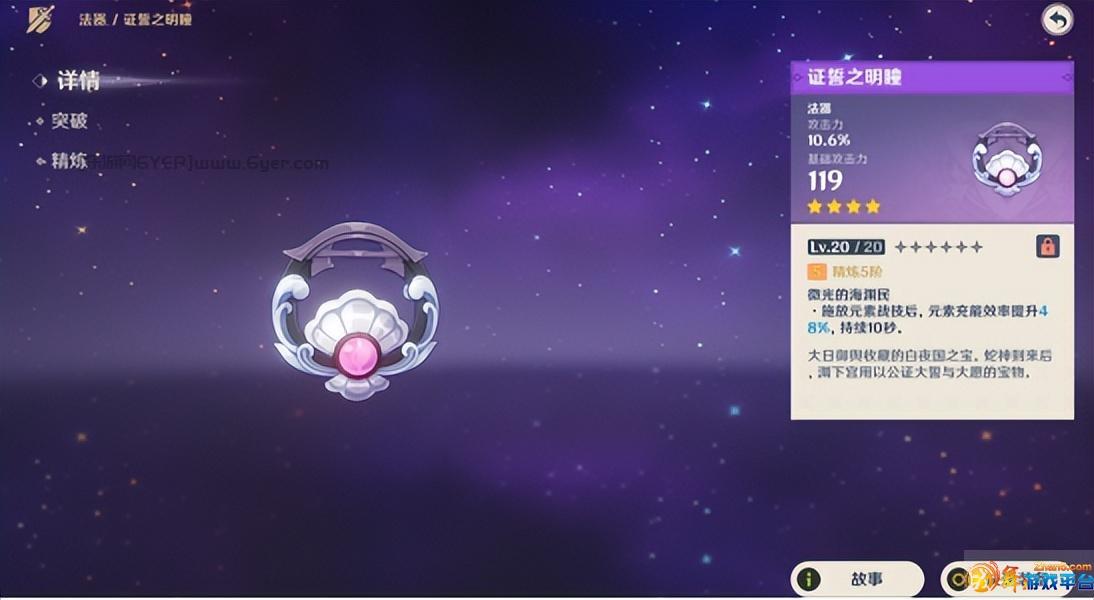
Task: Switch to the 突破 ascension tab
Action: pyautogui.click(x=69, y=121)
